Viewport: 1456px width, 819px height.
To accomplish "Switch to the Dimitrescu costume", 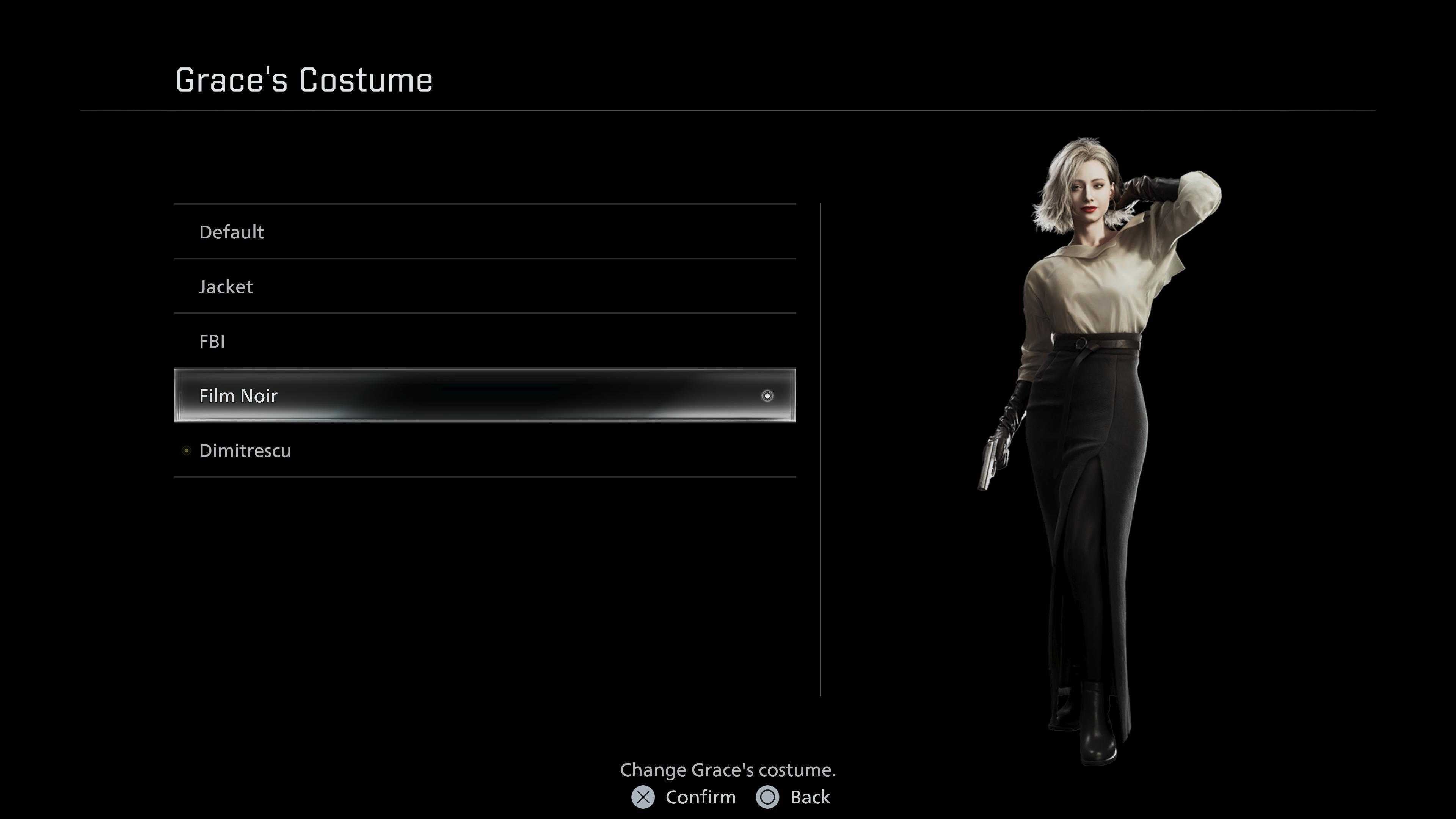I will click(x=245, y=450).
